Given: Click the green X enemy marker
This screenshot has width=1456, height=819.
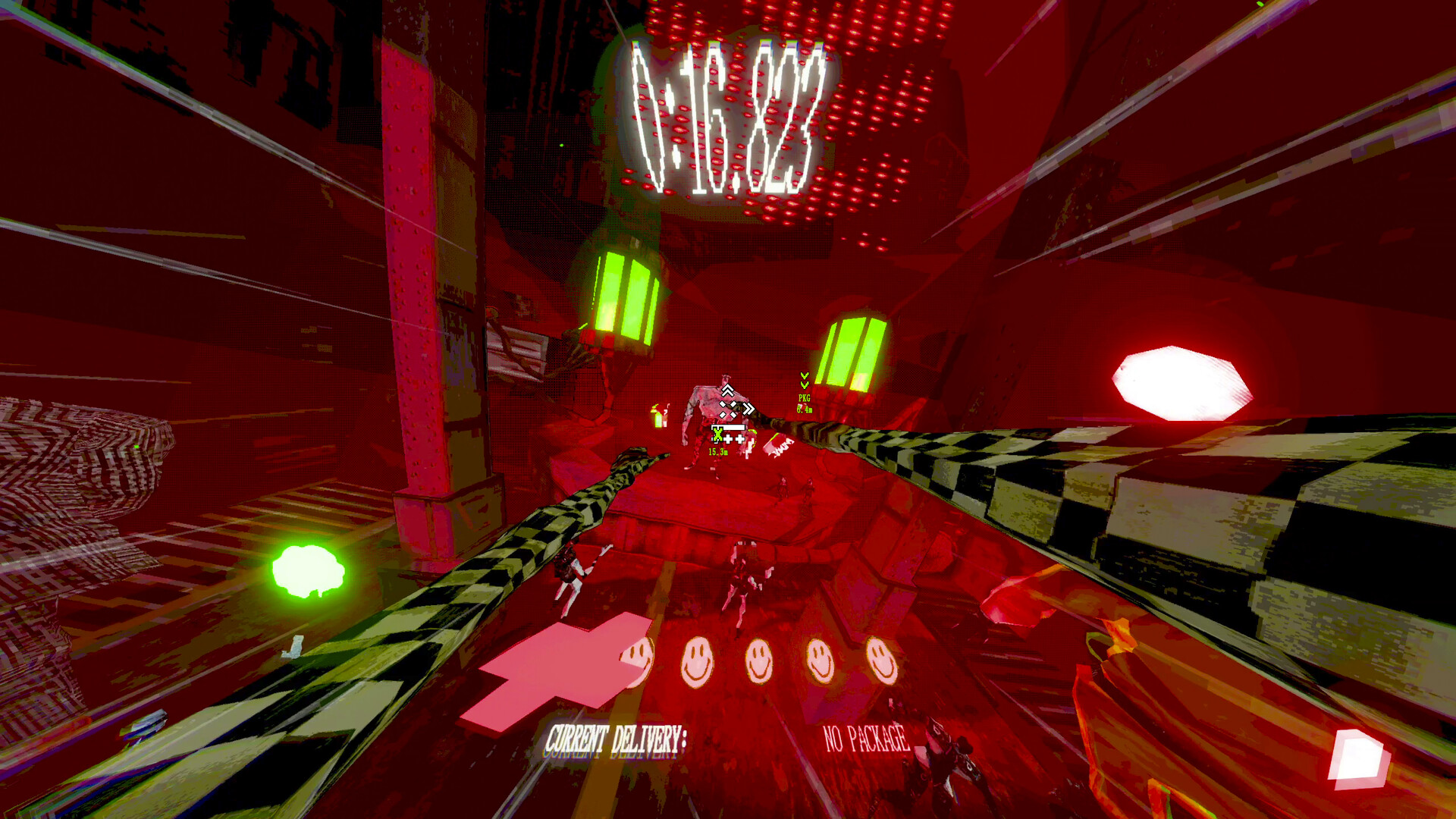Looking at the screenshot, I should pos(717,434).
